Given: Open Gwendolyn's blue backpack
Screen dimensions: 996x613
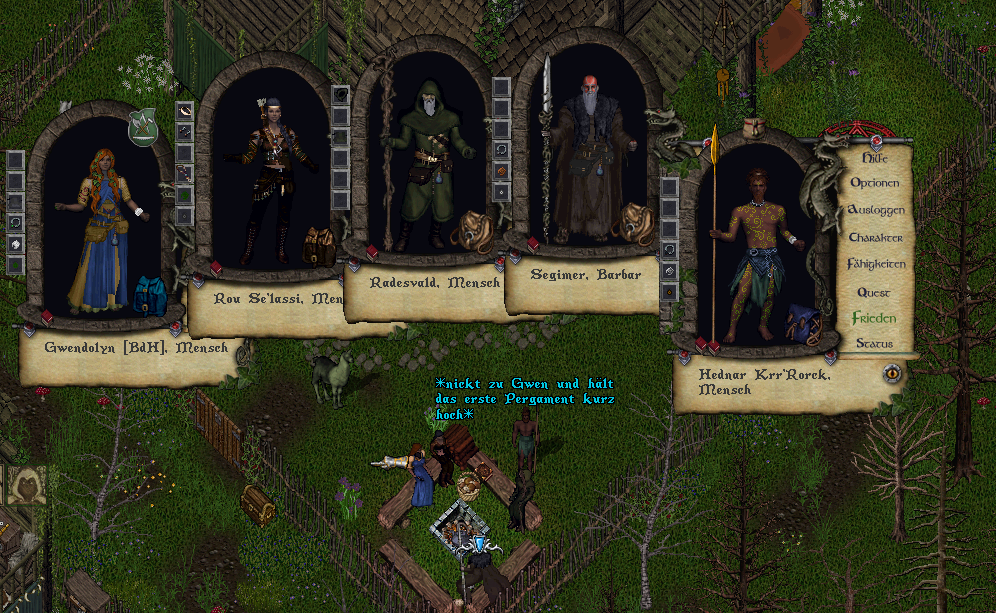Looking at the screenshot, I should 150,296.
